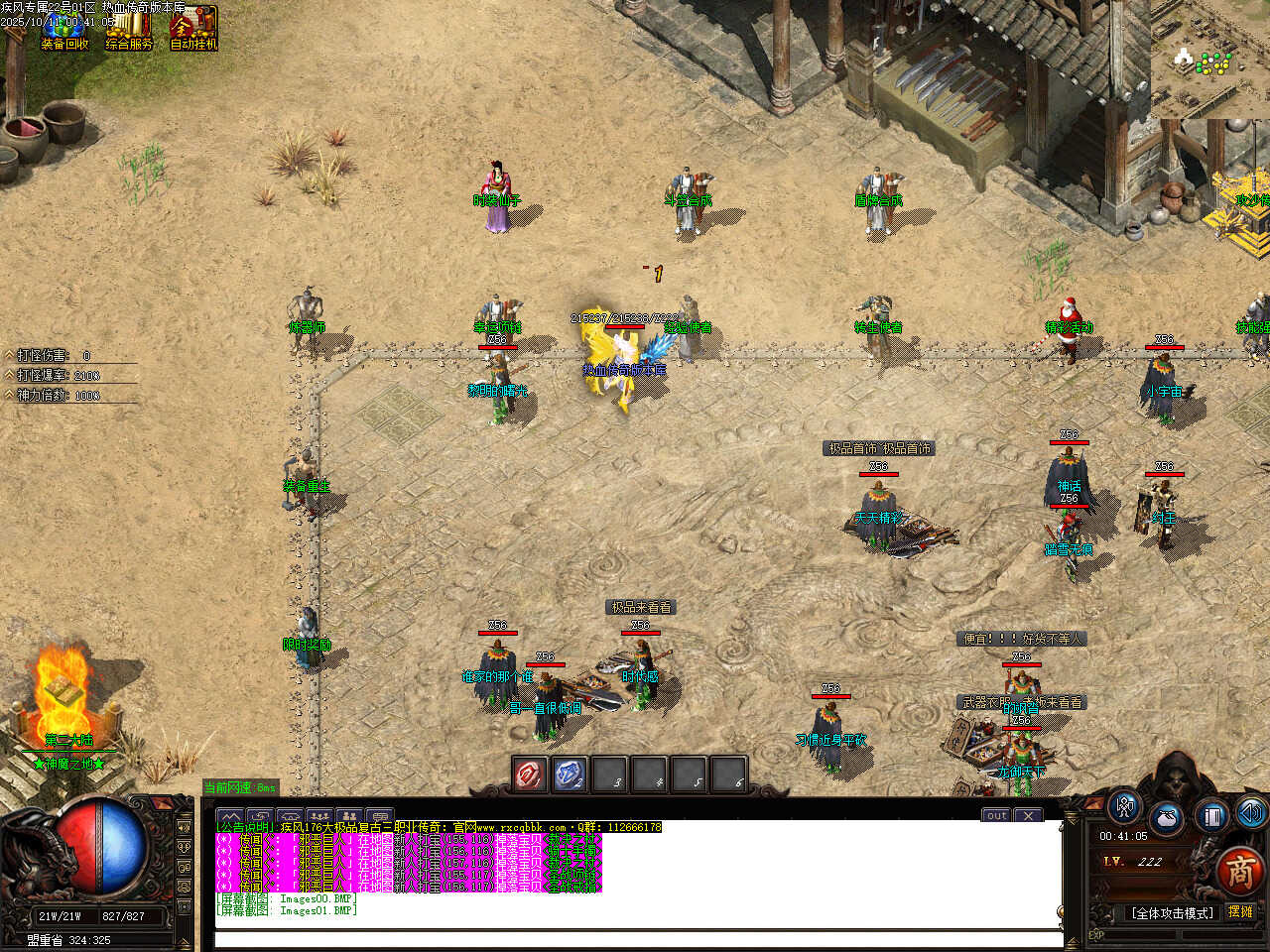Close the chat window with X
Image resolution: width=1270 pixels, height=952 pixels.
click(x=1029, y=815)
